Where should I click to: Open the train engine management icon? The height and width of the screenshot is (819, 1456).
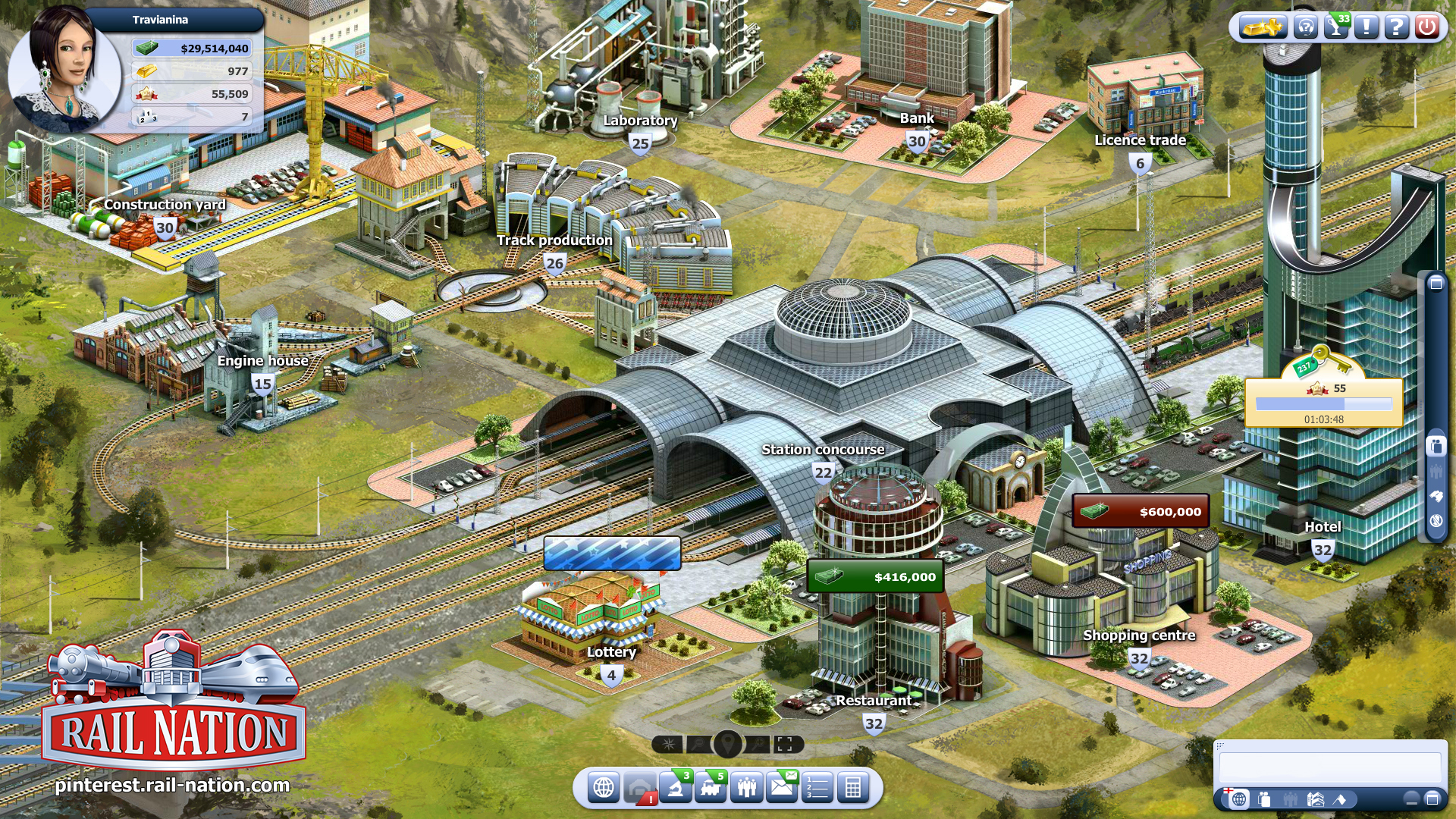pyautogui.click(x=710, y=787)
